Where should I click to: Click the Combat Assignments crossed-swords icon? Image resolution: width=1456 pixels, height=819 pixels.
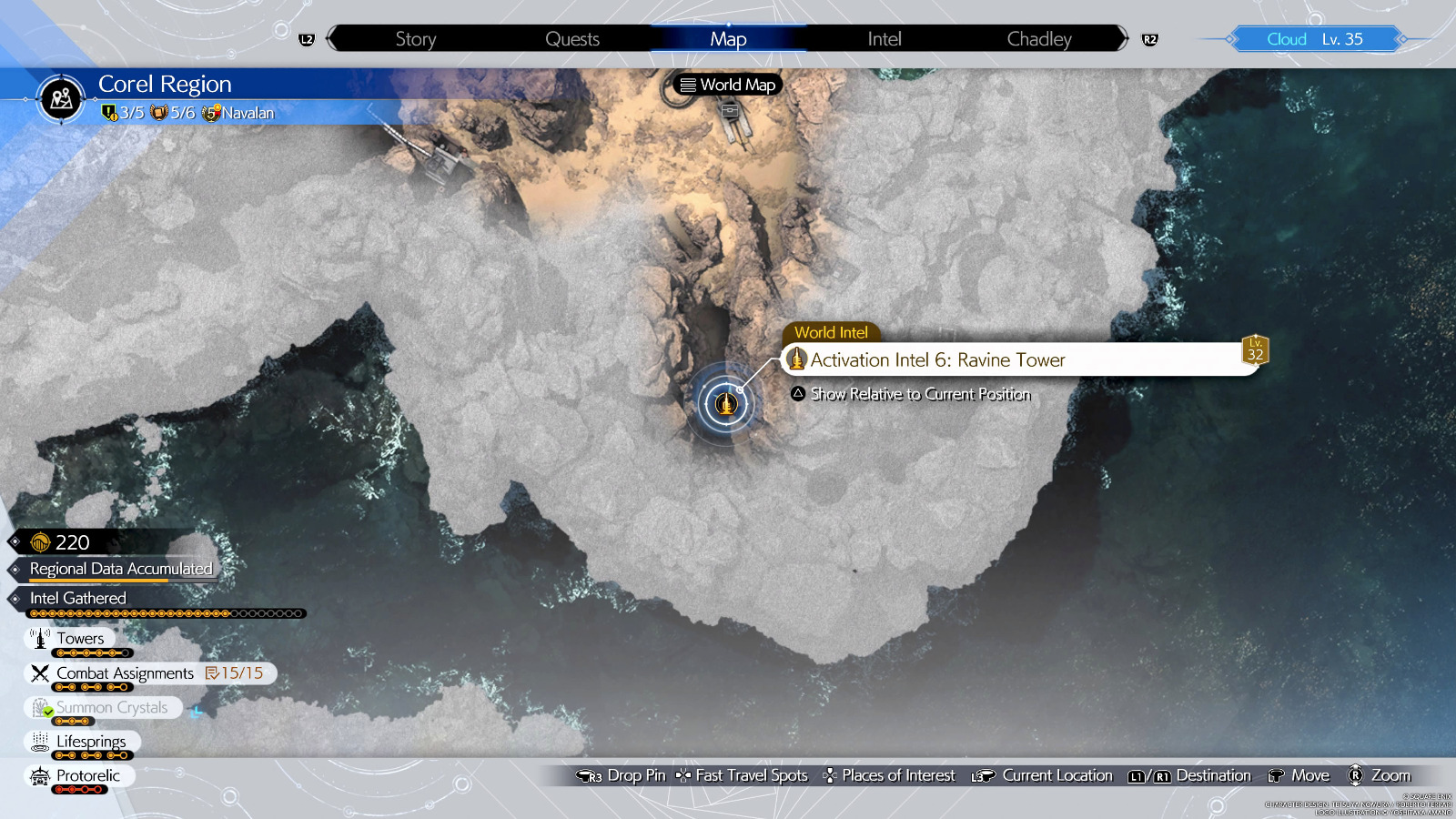coord(38,672)
